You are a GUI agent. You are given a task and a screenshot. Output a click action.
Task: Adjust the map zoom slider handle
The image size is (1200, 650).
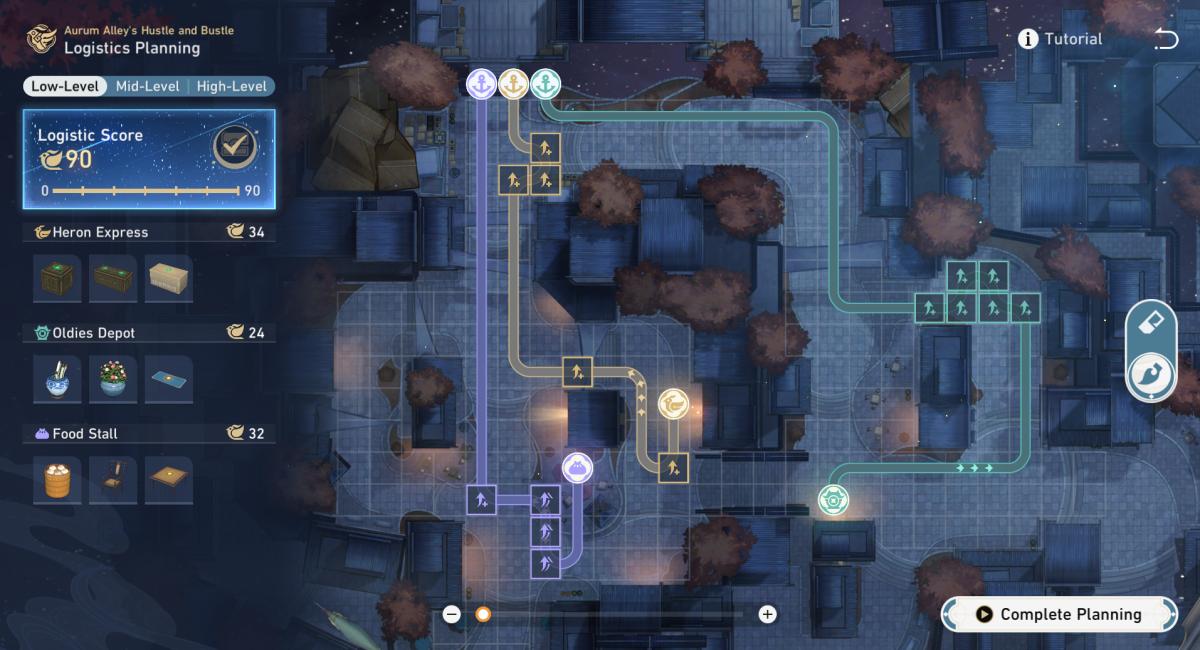tap(483, 614)
